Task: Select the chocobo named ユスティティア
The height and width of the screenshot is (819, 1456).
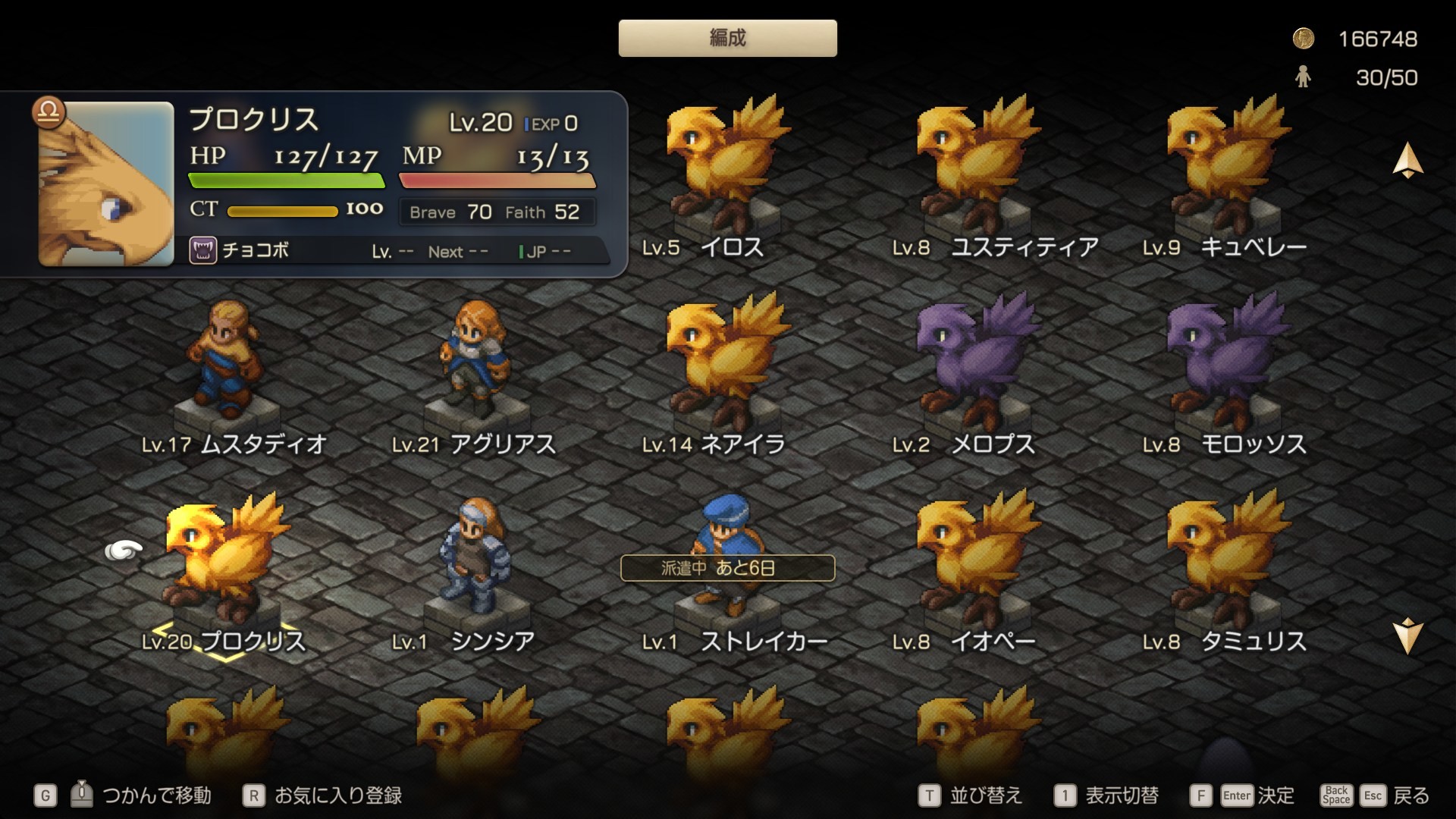Action: click(x=976, y=167)
